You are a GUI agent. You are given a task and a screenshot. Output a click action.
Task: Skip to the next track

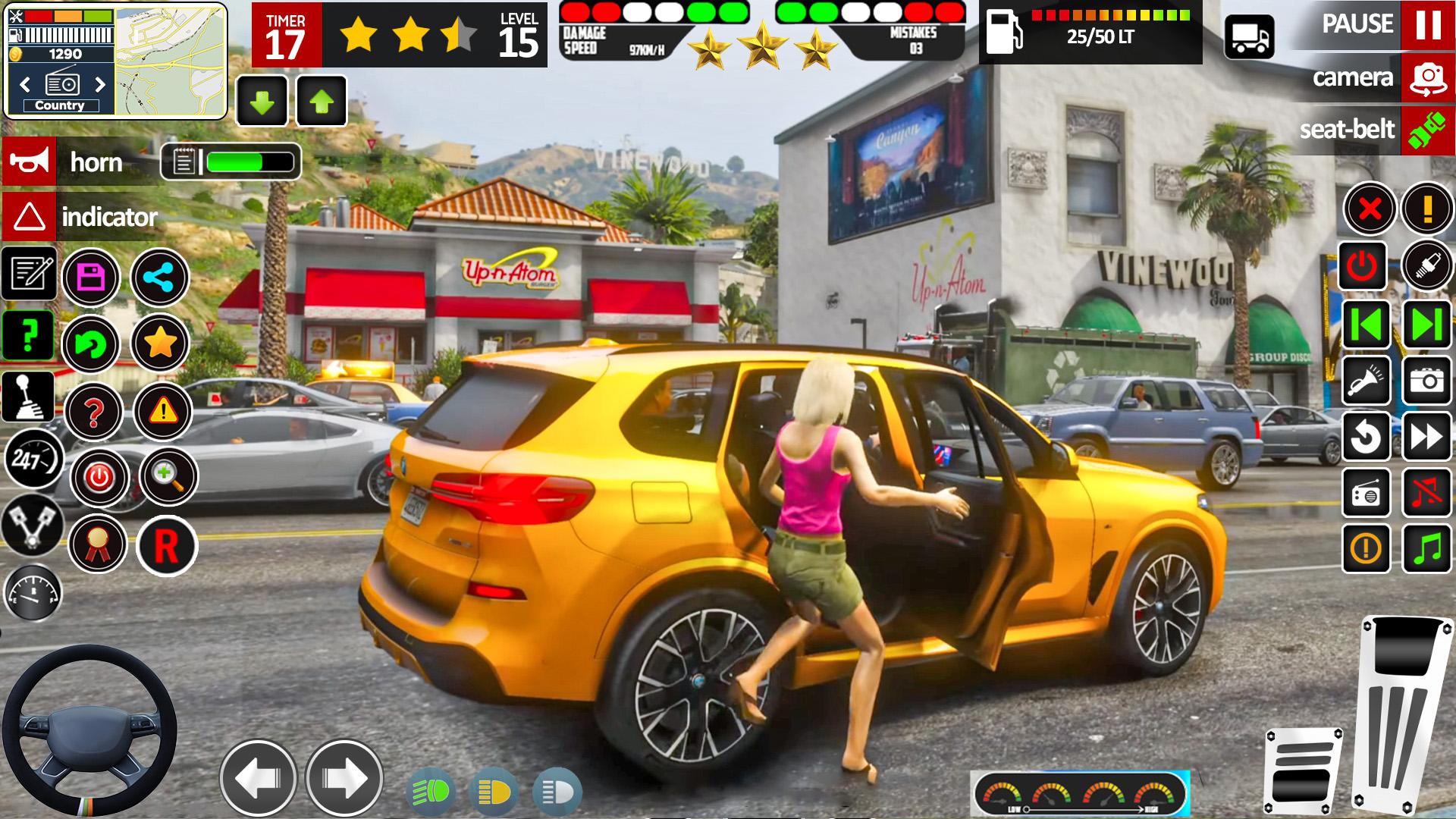[x=1426, y=325]
